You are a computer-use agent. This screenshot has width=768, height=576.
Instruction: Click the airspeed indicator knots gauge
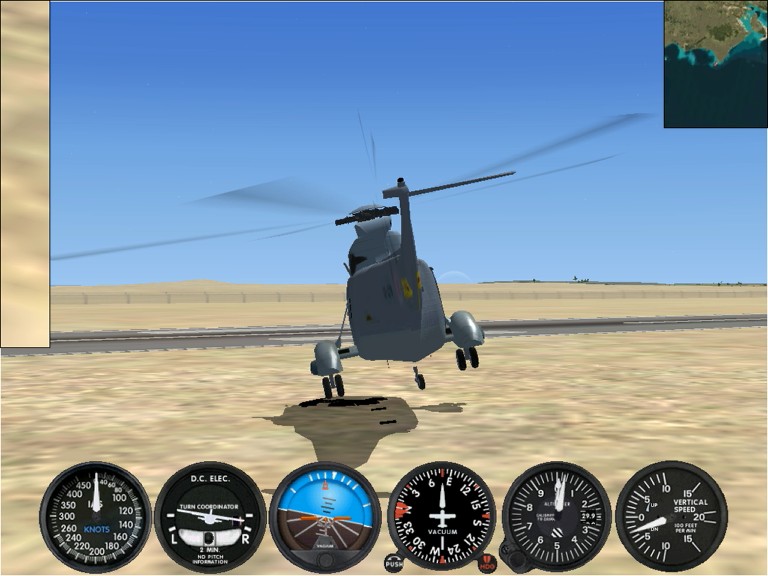click(95, 516)
